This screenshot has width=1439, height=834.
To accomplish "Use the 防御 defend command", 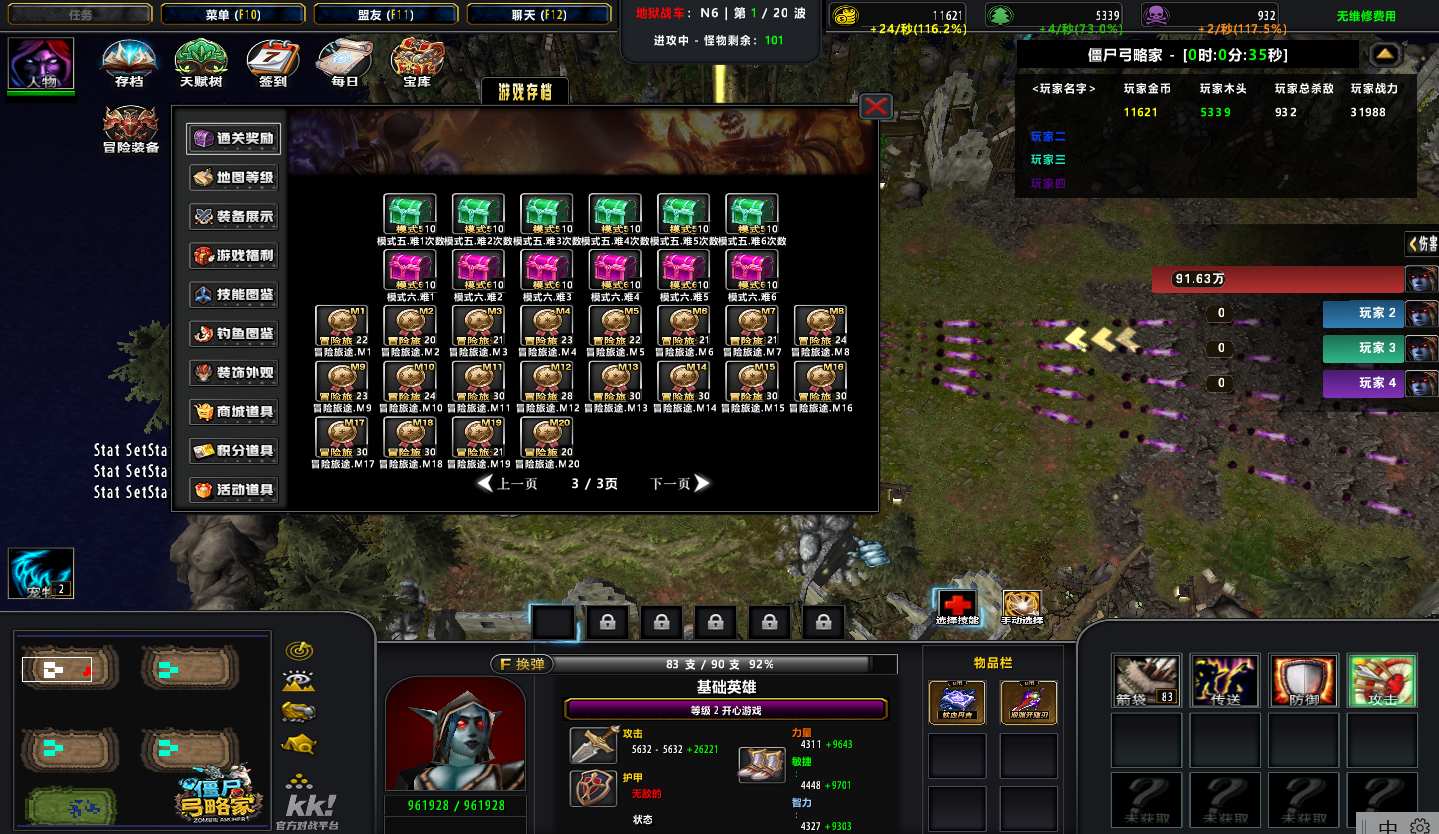I will coord(1303,681).
